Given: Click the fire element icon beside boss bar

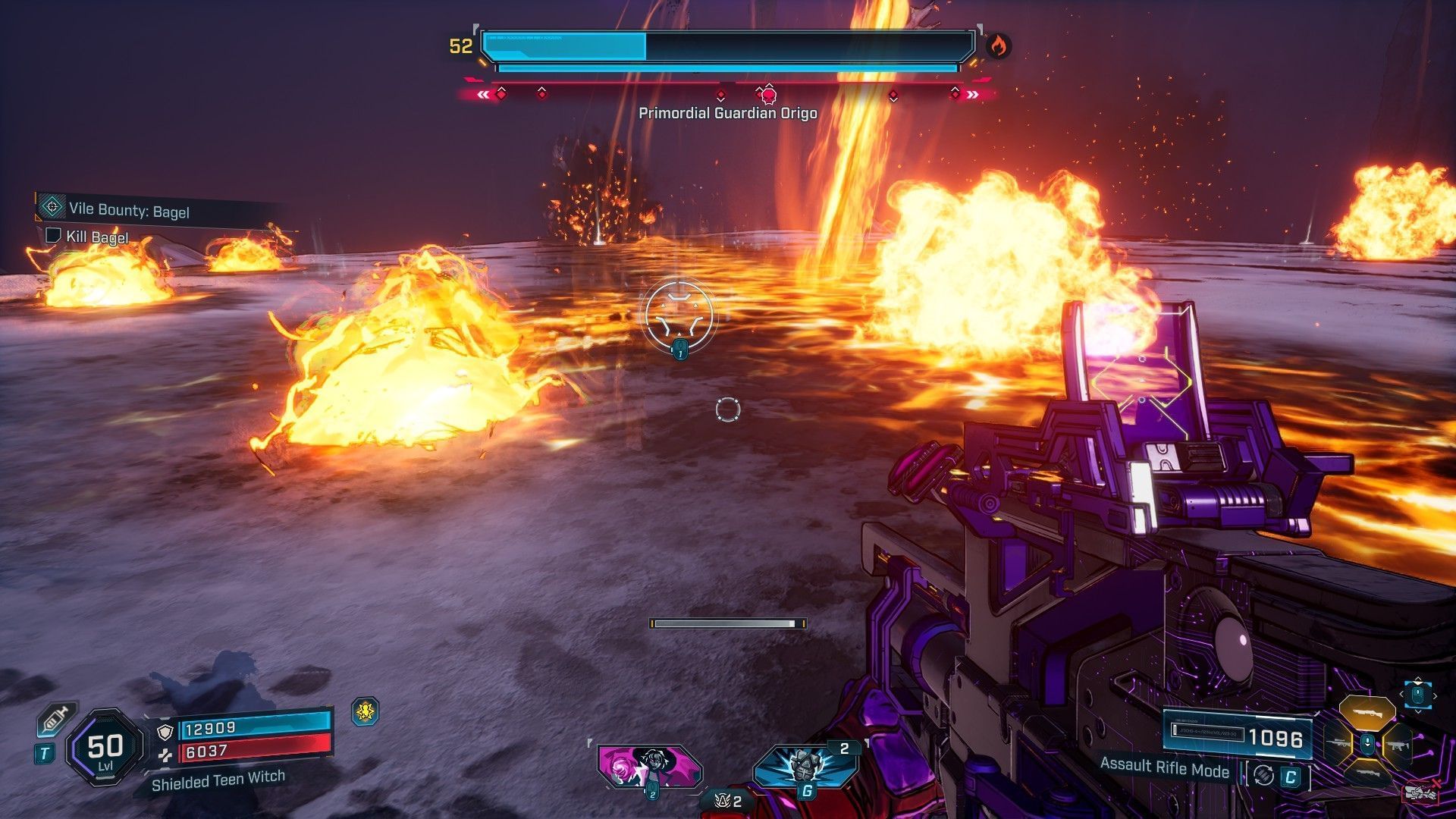Looking at the screenshot, I should (998, 47).
